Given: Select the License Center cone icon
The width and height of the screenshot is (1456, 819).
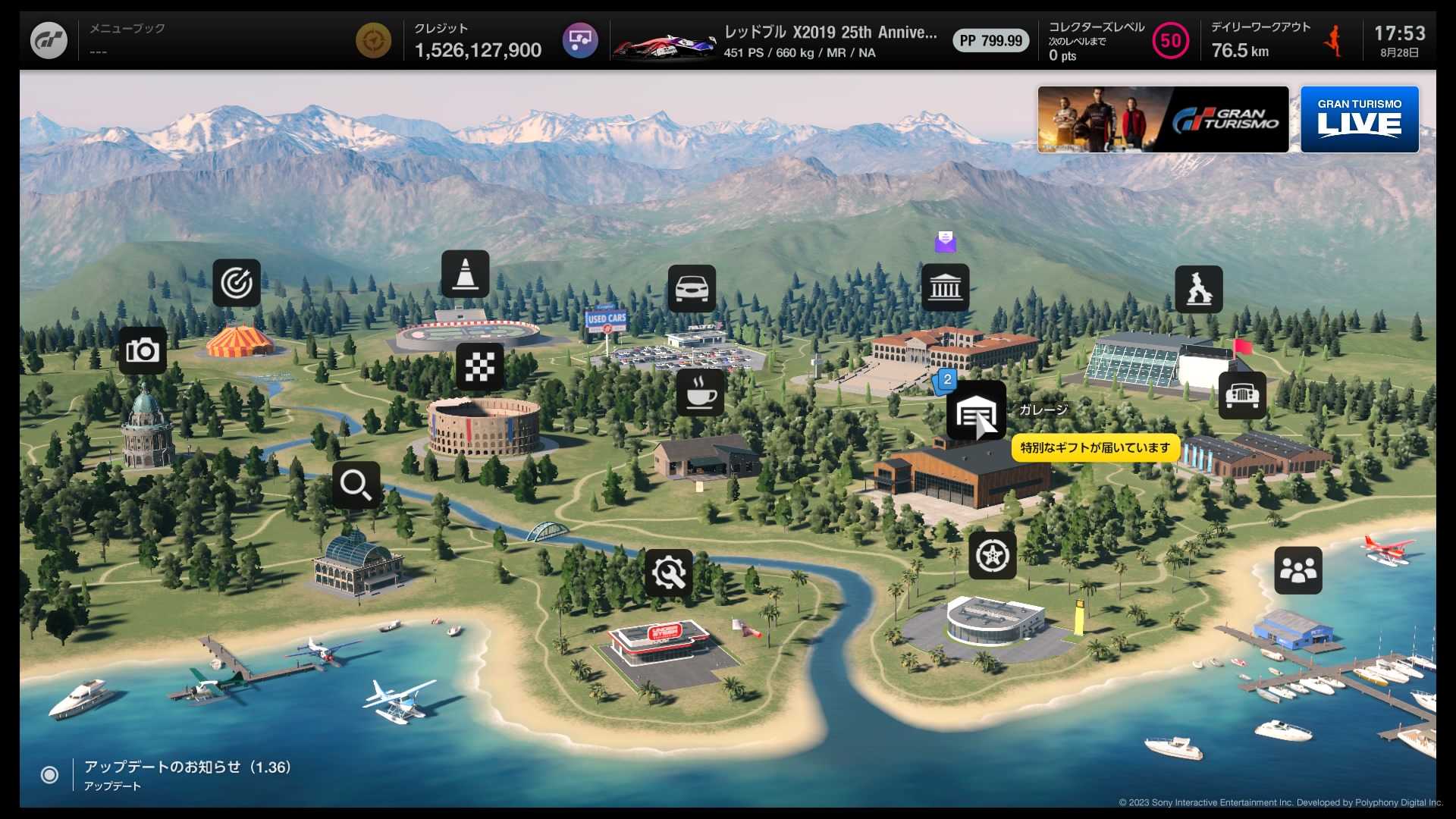Looking at the screenshot, I should [465, 274].
